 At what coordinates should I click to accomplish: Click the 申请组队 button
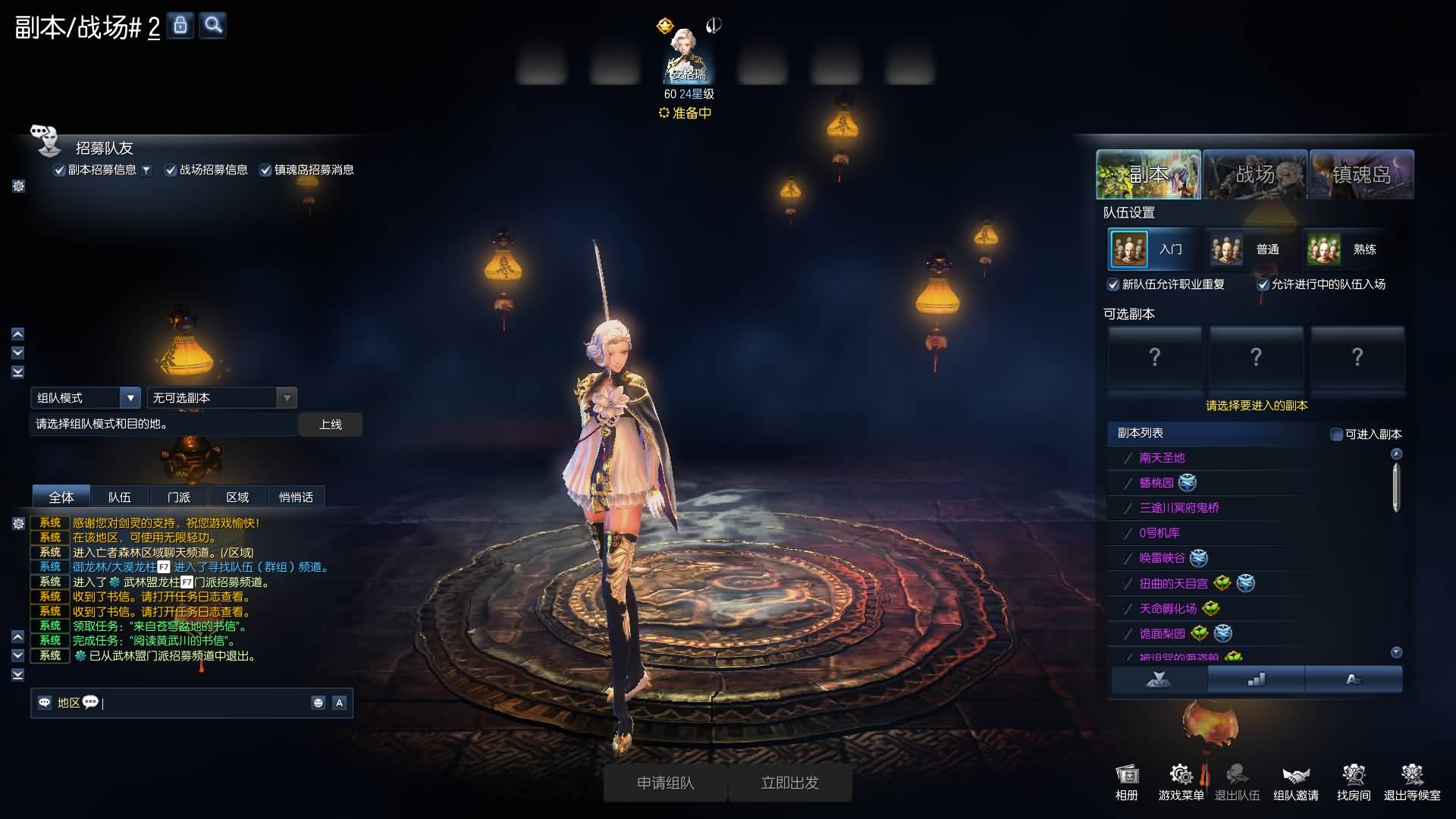[665, 783]
